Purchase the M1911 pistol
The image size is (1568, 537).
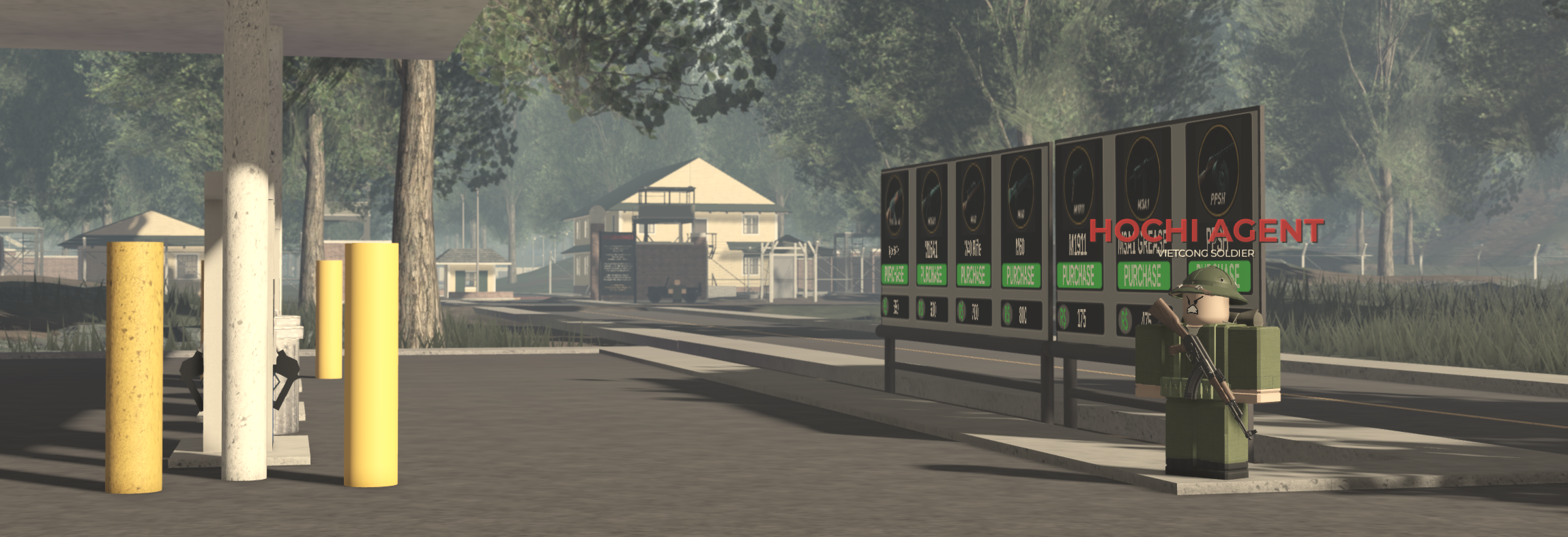pos(1078,273)
